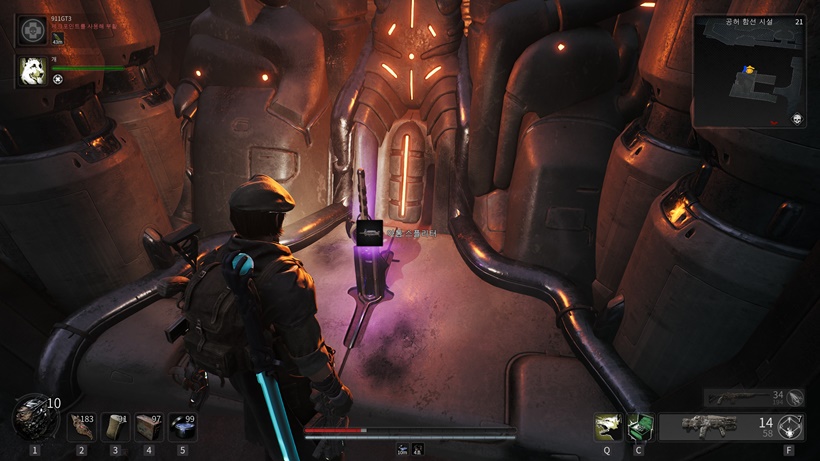Use the relic item in slot 1
Viewport: 820px width, 461px height.
[32, 419]
